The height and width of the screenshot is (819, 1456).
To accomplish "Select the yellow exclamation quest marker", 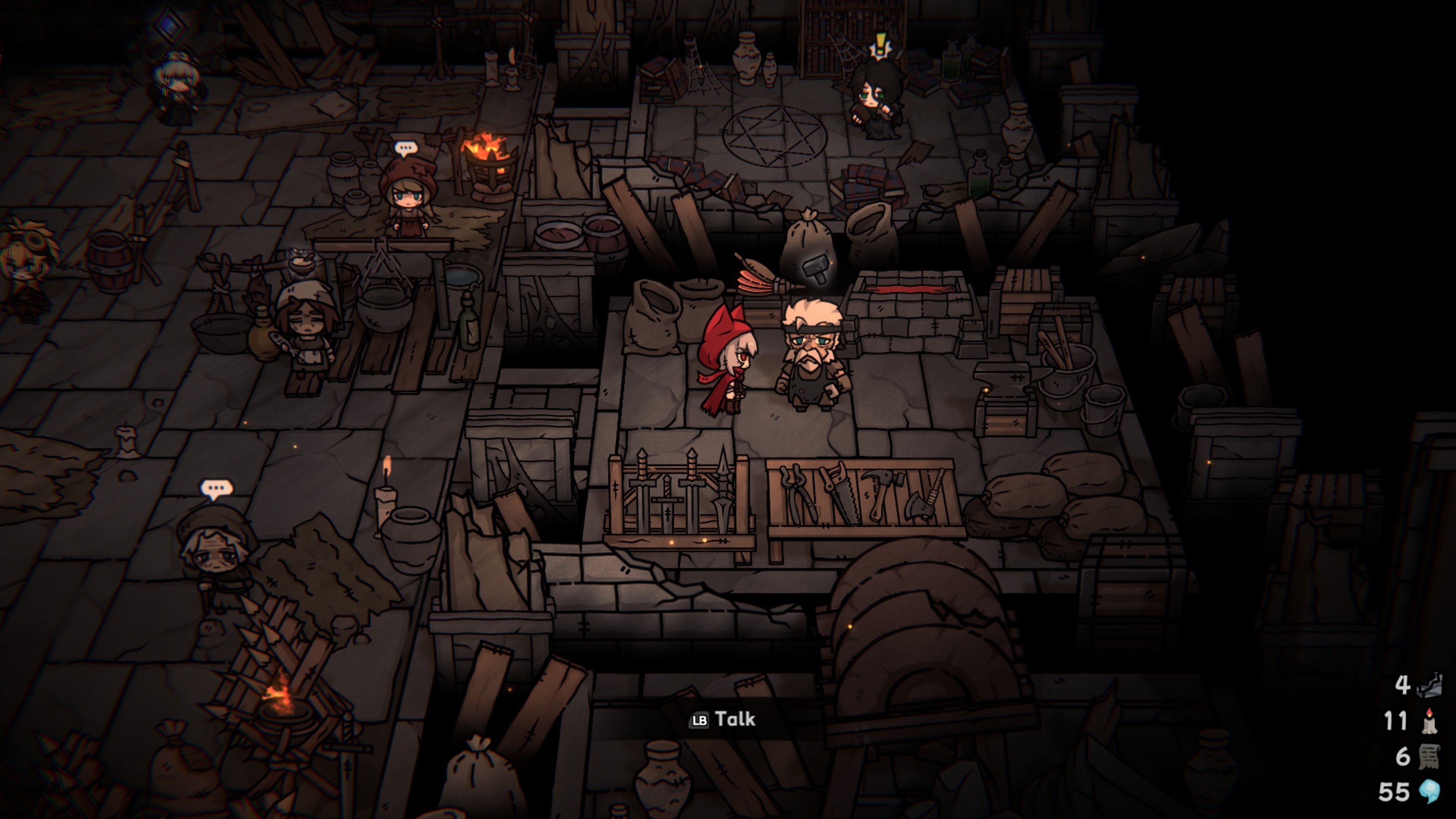I will [x=880, y=45].
